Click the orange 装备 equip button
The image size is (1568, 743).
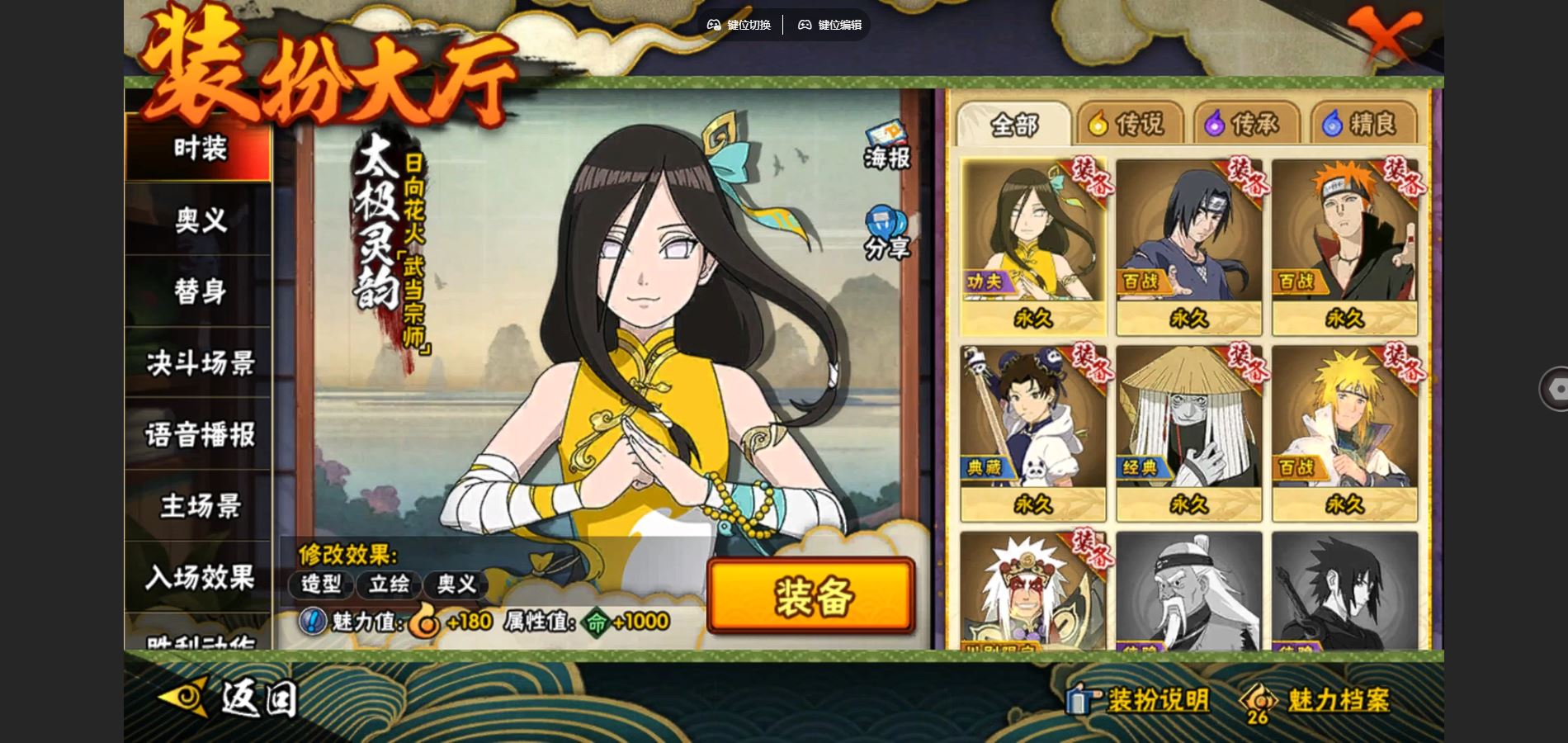click(x=811, y=596)
